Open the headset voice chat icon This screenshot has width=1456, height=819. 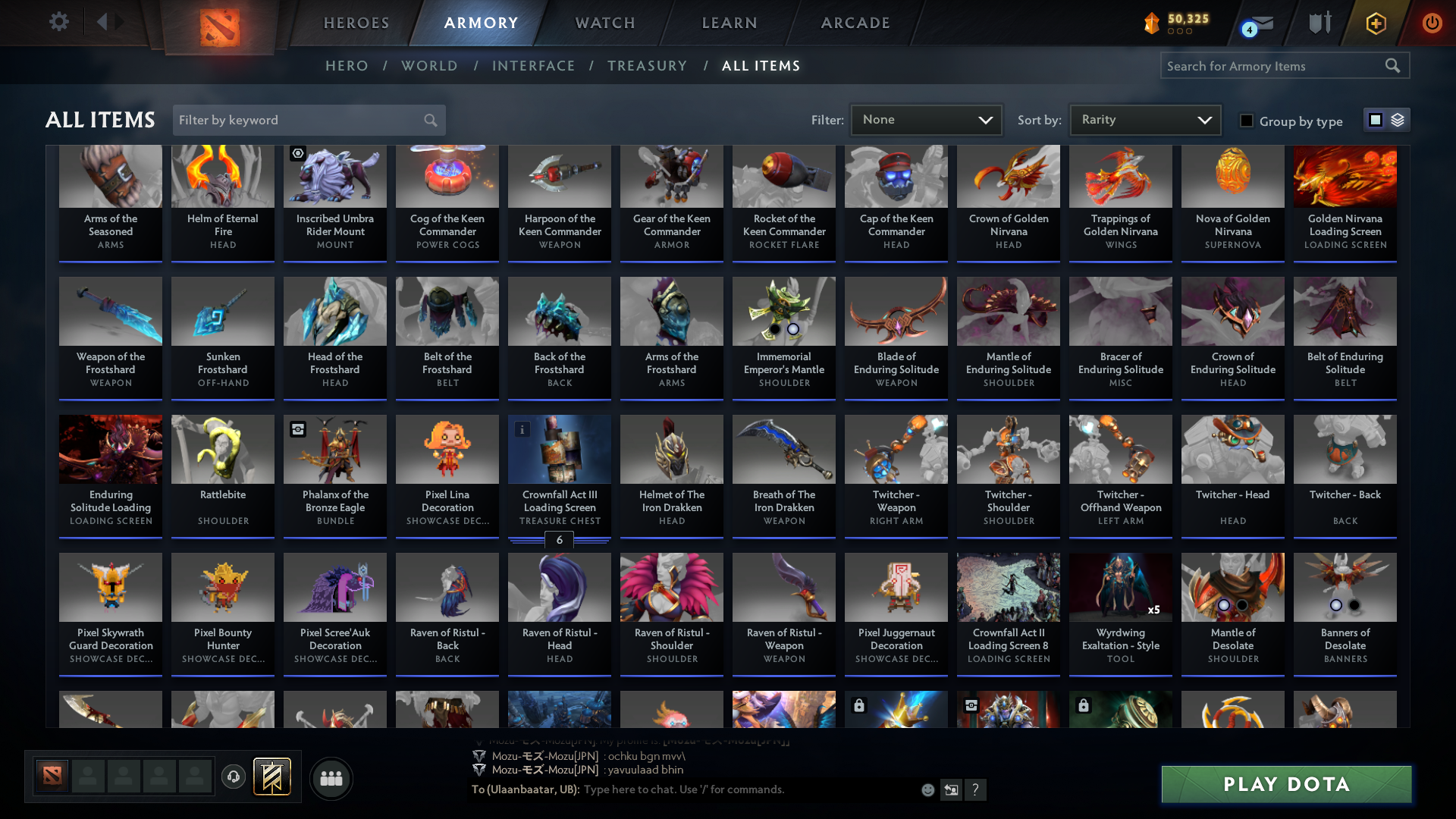(233, 777)
